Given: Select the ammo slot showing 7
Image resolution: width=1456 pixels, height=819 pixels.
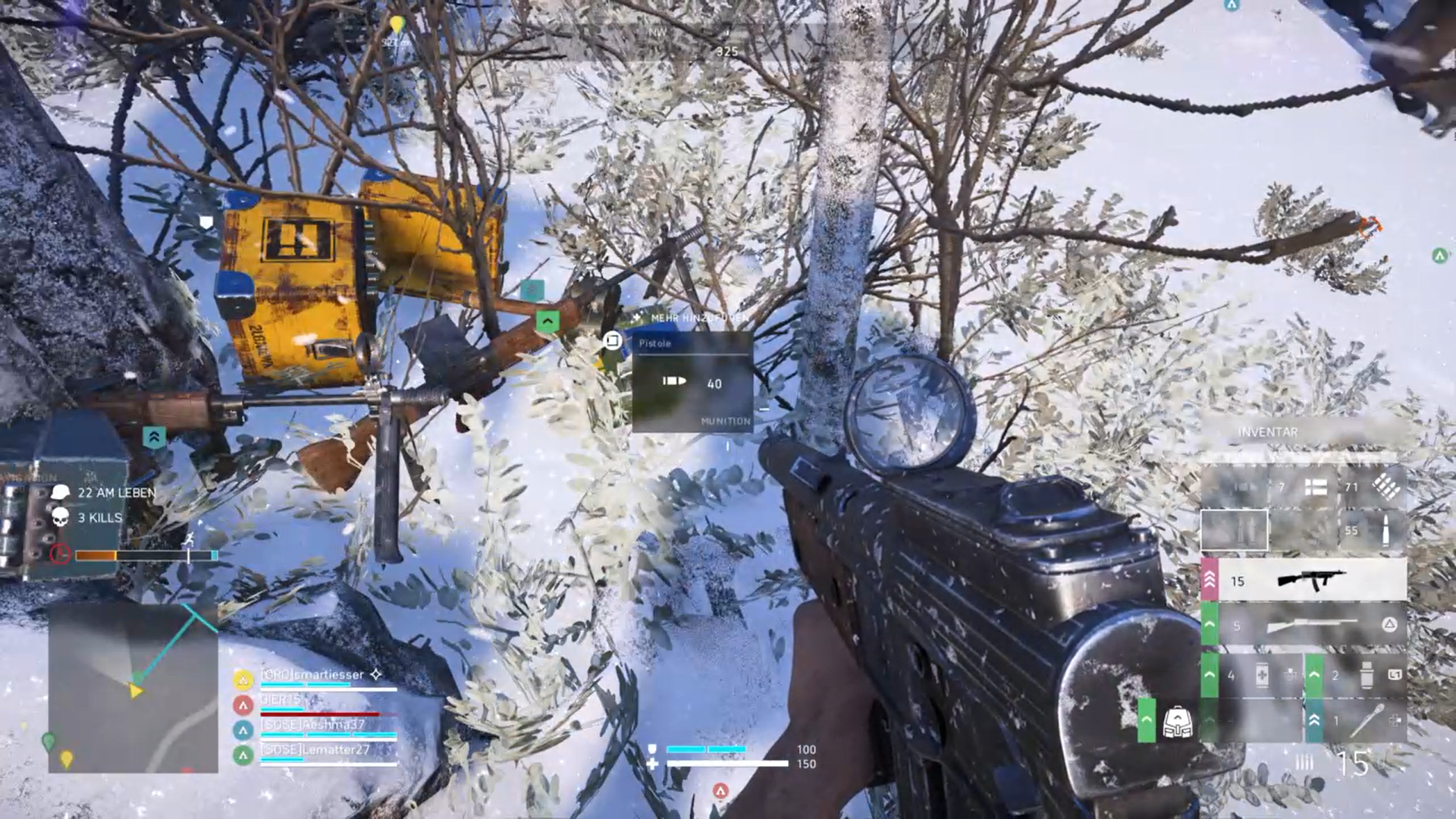Looking at the screenshot, I should click(x=1301, y=488).
